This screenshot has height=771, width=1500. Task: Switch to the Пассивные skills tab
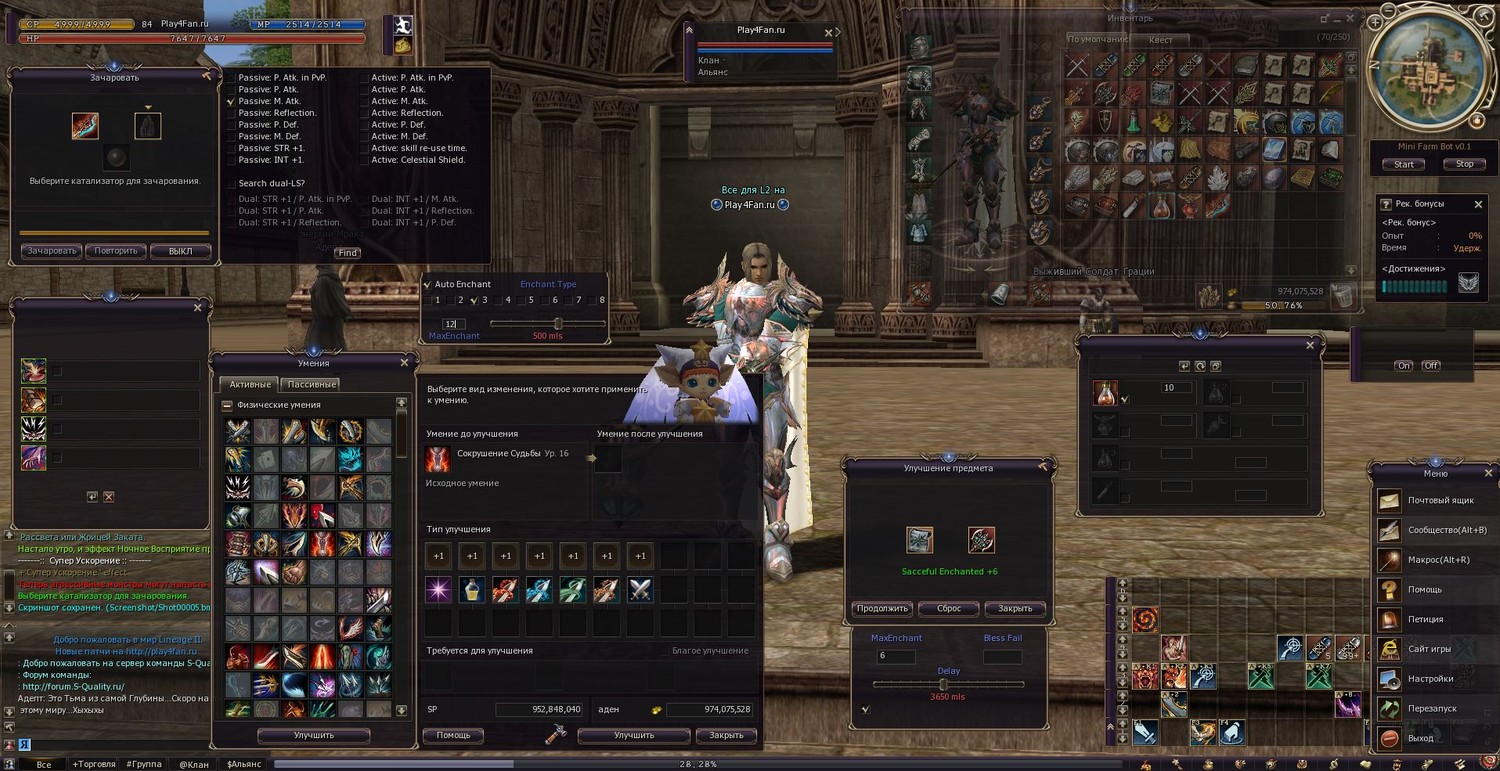[311, 384]
